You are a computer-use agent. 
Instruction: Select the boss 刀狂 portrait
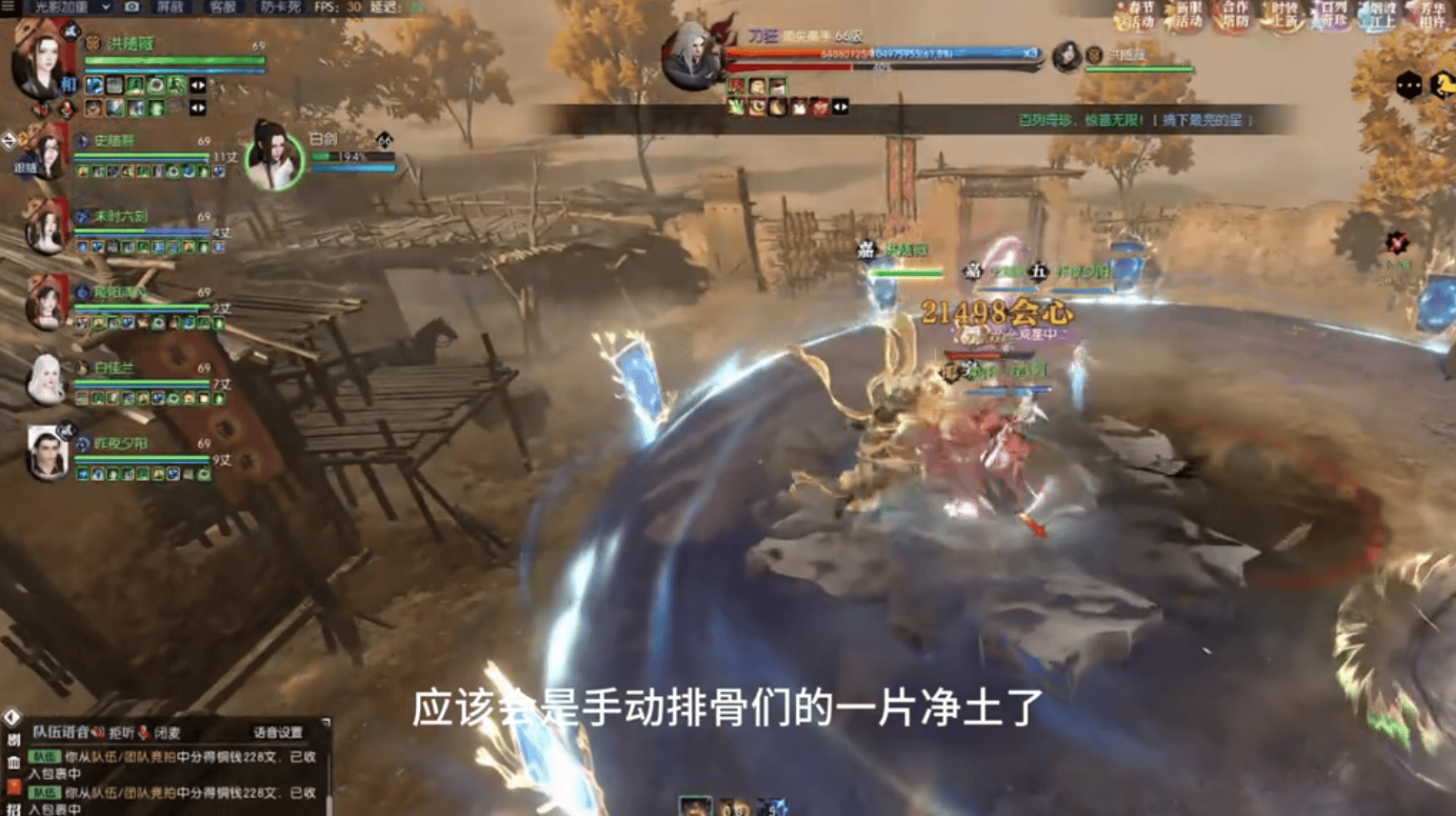click(x=692, y=57)
